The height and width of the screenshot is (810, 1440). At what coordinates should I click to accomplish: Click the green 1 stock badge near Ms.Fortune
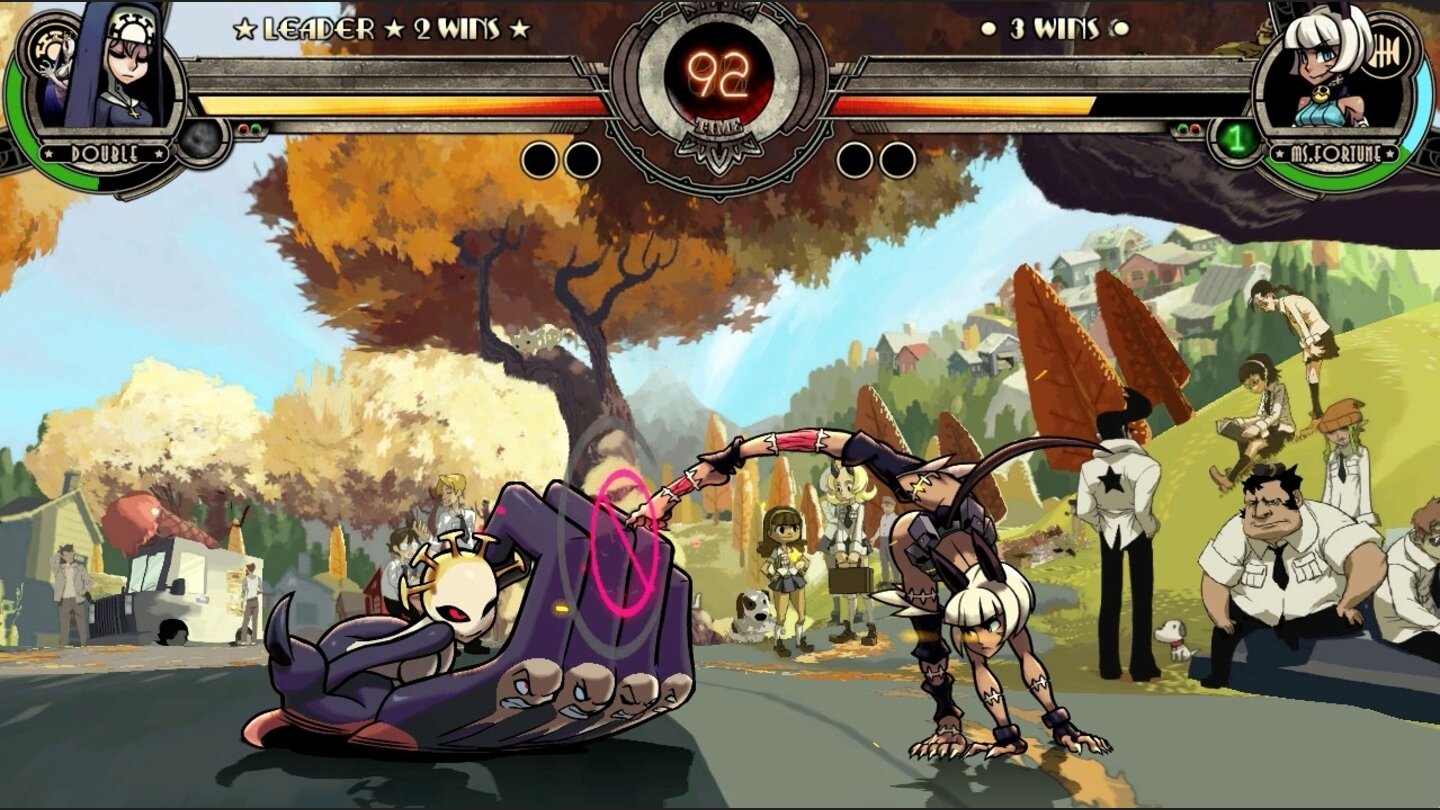click(1236, 139)
